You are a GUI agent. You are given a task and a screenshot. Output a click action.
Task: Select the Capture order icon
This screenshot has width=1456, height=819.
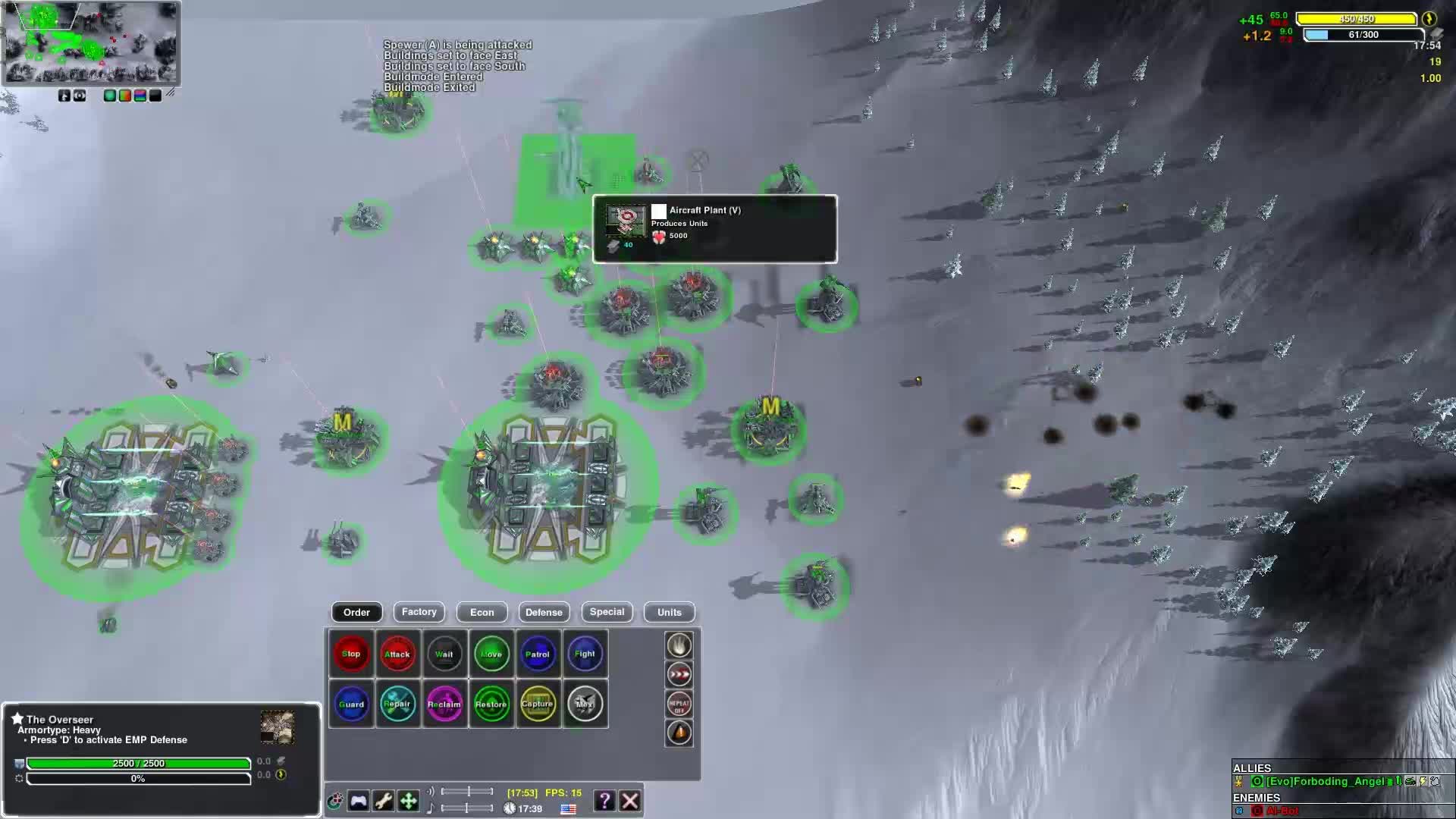pos(538,704)
